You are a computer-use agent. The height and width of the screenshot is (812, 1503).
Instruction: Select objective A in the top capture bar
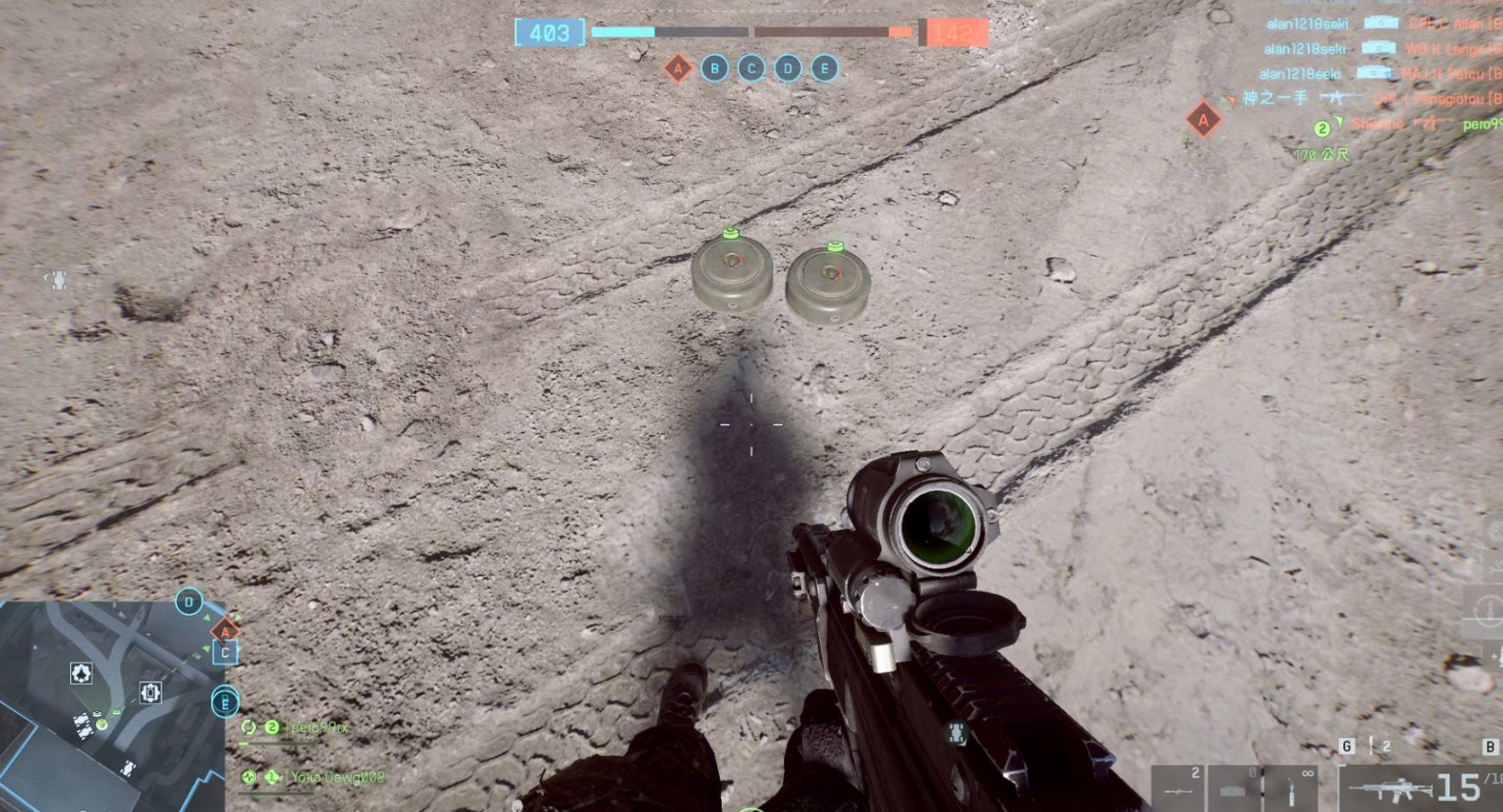click(678, 68)
